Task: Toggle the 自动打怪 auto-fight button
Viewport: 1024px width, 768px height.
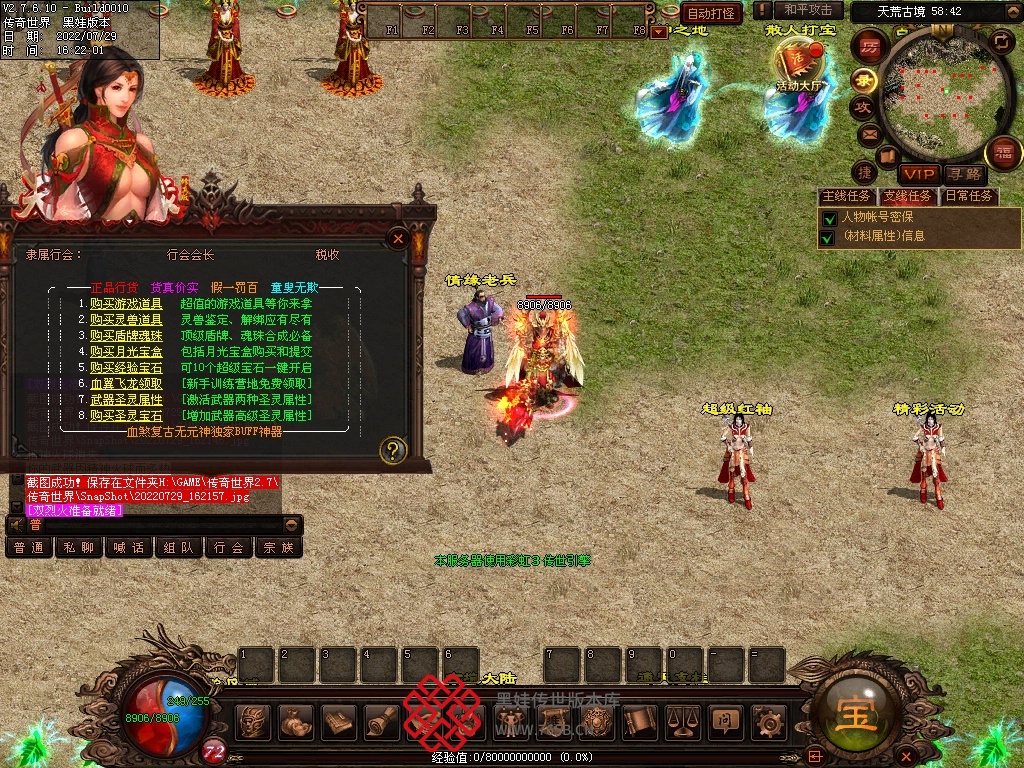Action: pyautogui.click(x=712, y=13)
